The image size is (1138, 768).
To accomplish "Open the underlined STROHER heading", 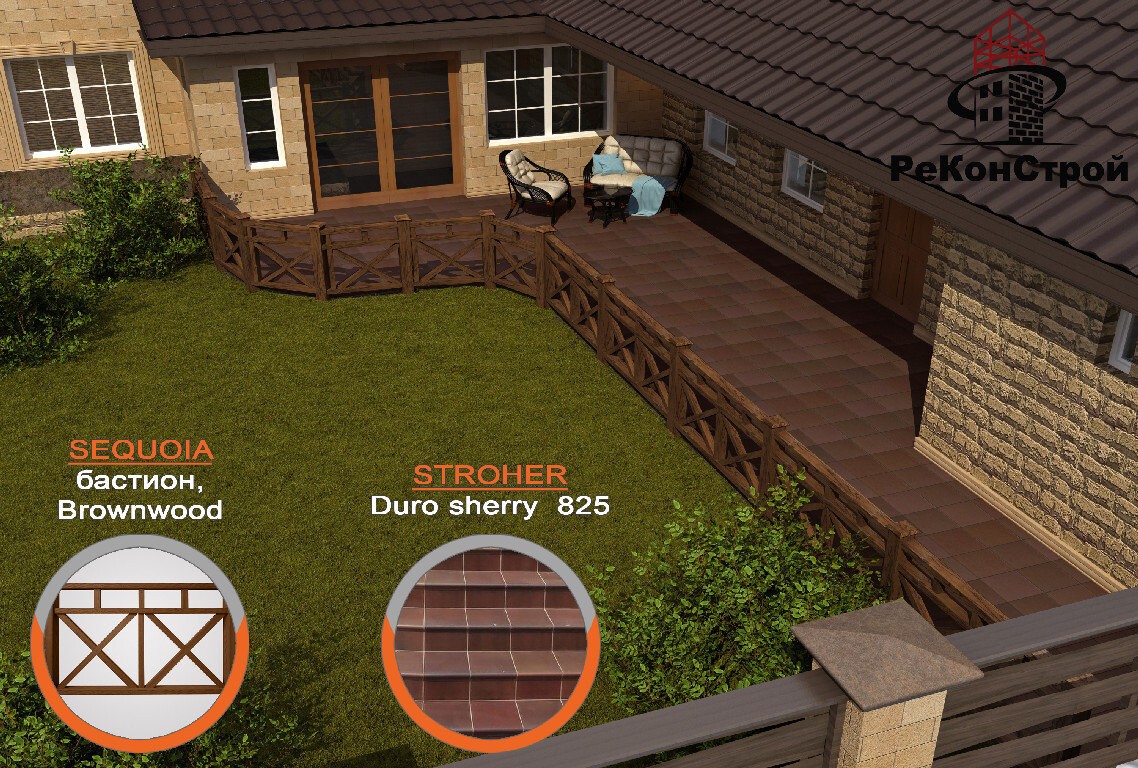I will [490, 475].
